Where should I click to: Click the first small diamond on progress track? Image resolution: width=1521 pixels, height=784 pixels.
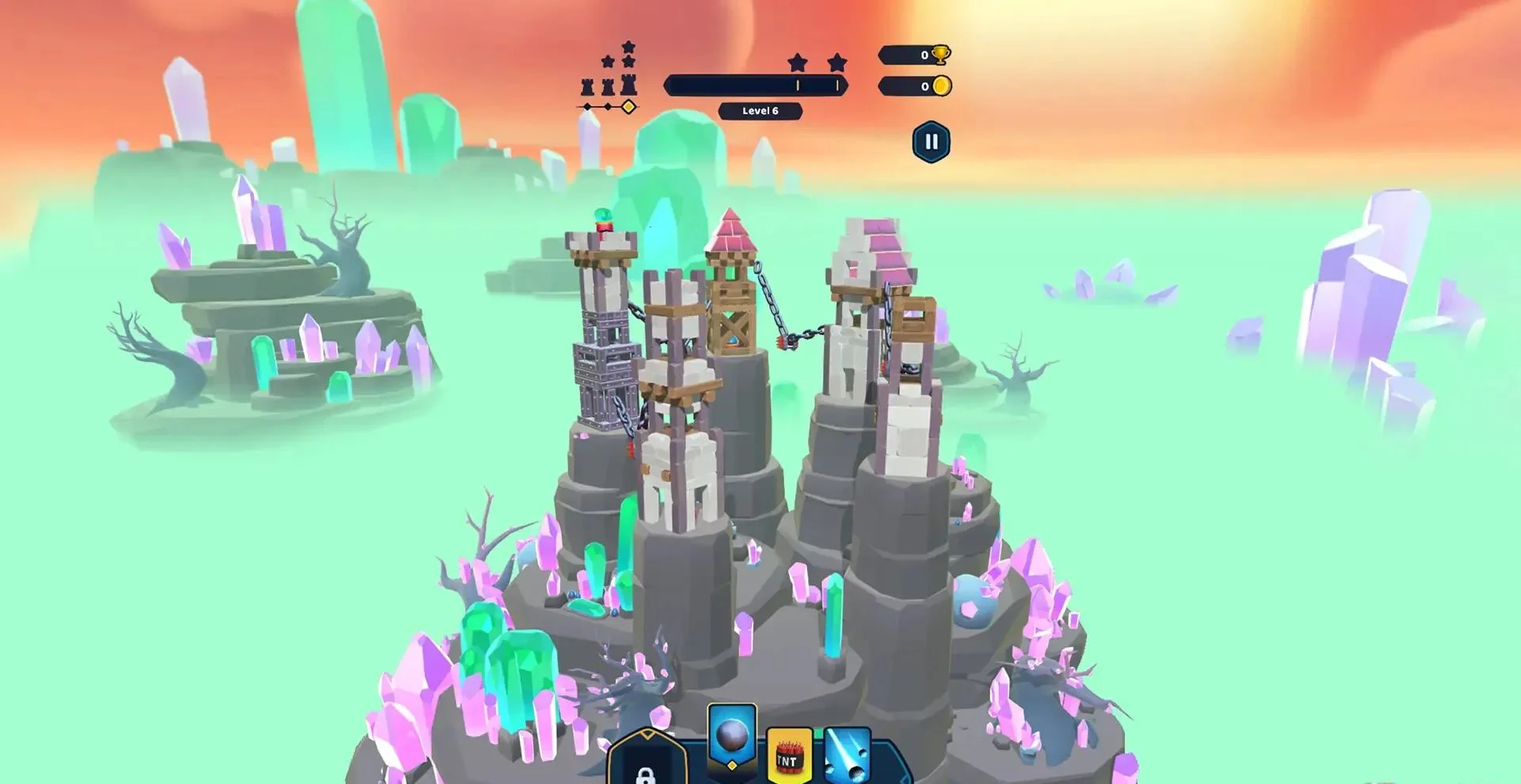[587, 105]
